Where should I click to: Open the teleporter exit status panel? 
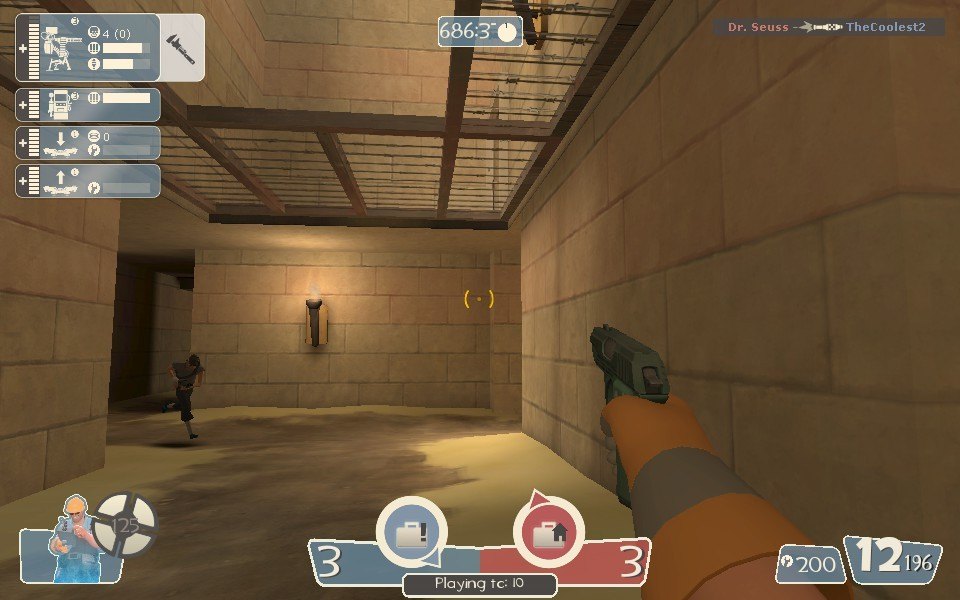pyautogui.click(x=88, y=181)
